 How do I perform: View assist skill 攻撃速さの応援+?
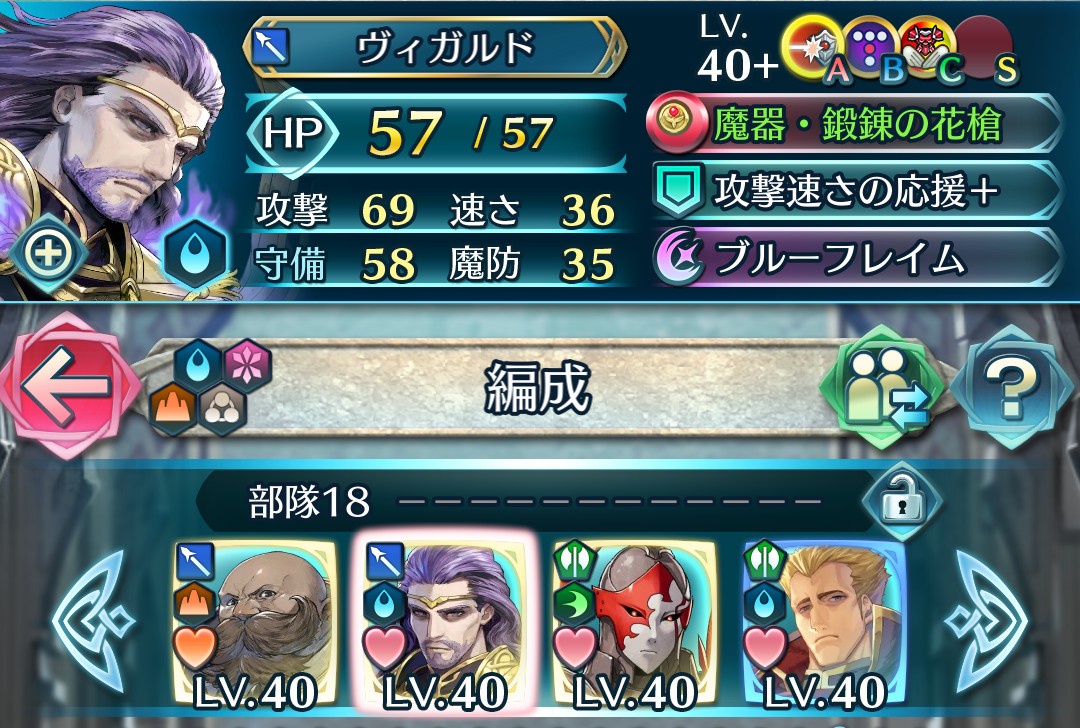(856, 192)
